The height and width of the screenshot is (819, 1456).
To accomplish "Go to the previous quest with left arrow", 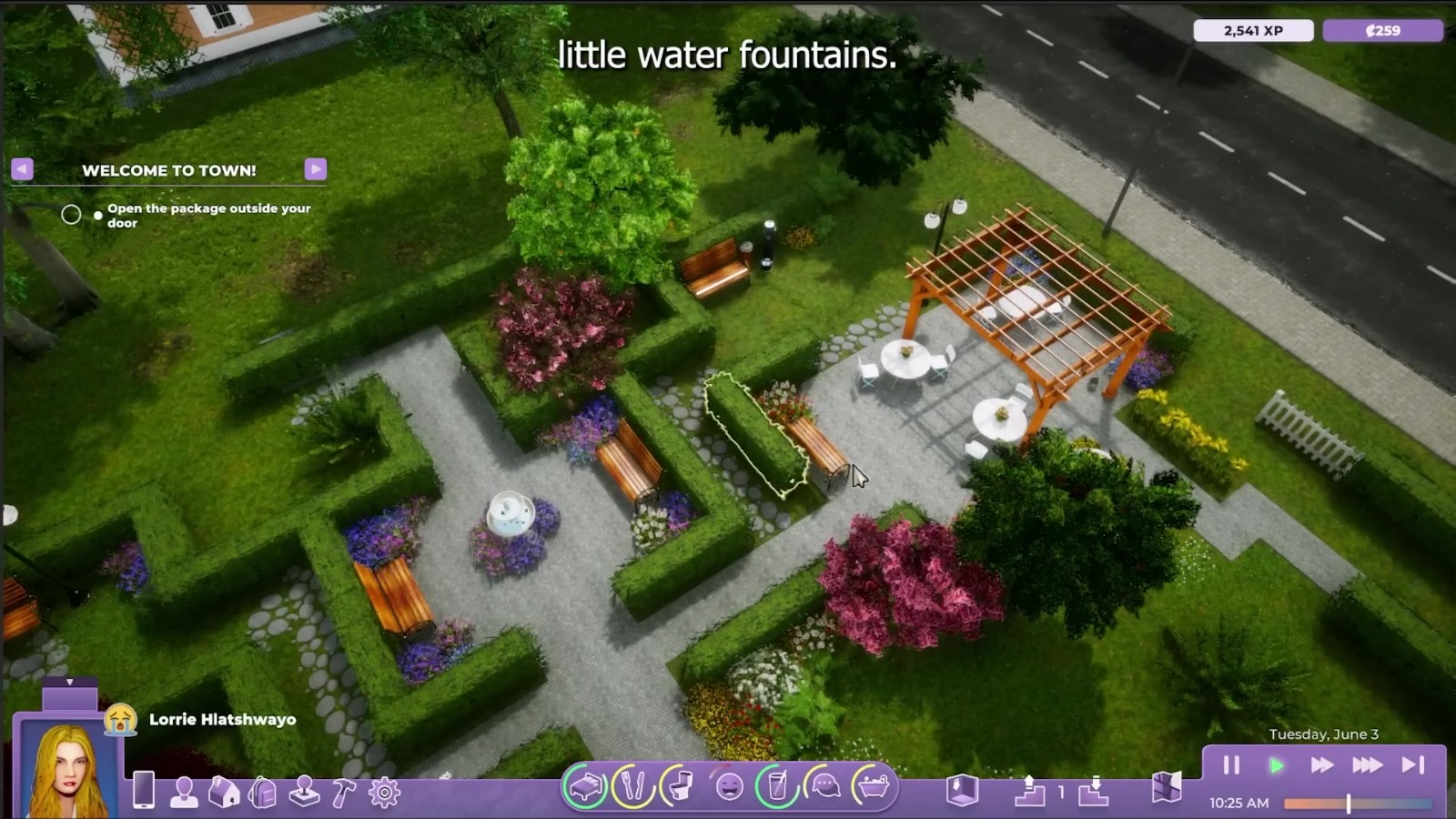I will pos(23,169).
